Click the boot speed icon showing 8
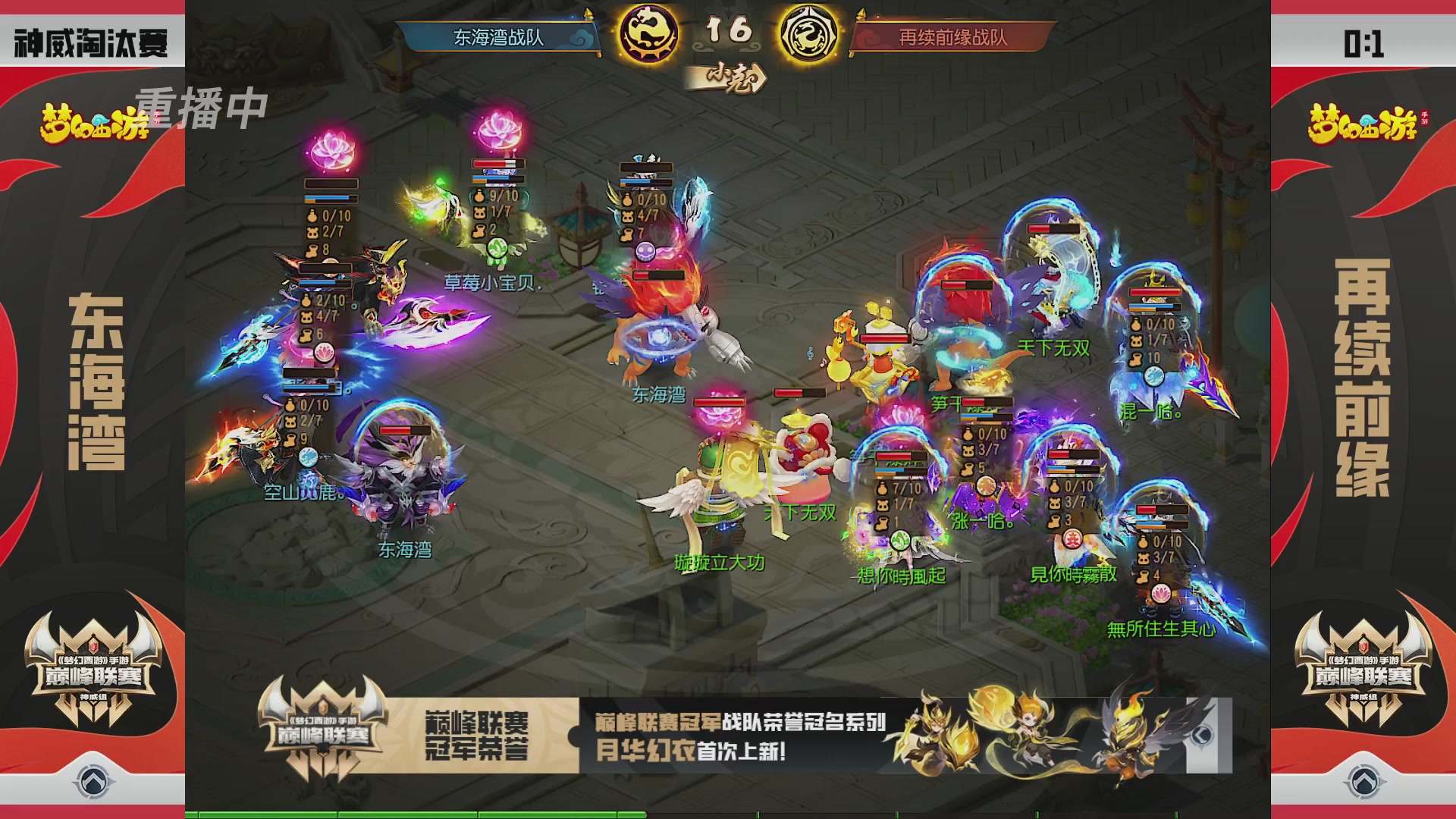The height and width of the screenshot is (819, 1456). 312,249
